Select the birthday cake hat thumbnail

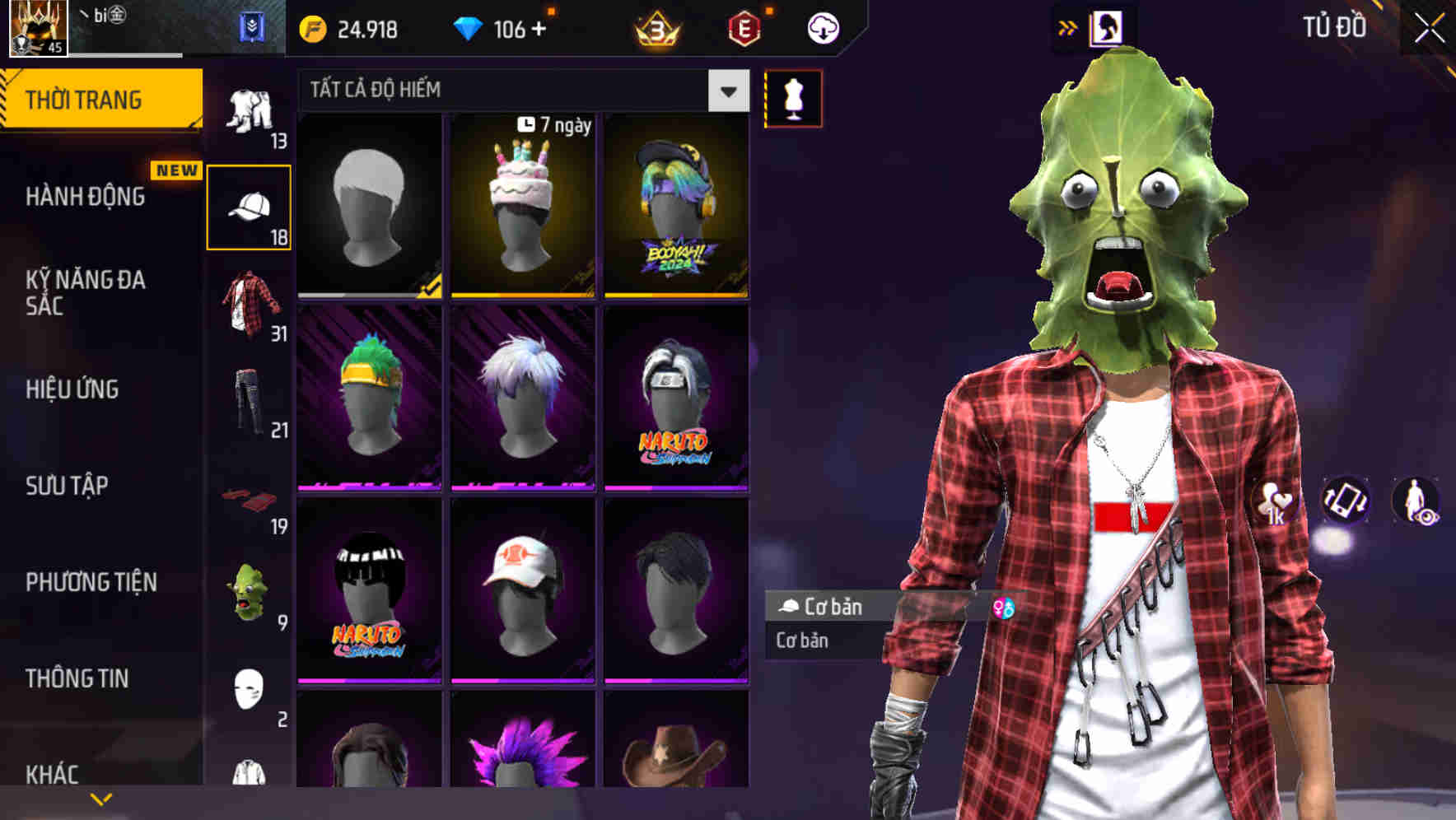click(522, 206)
